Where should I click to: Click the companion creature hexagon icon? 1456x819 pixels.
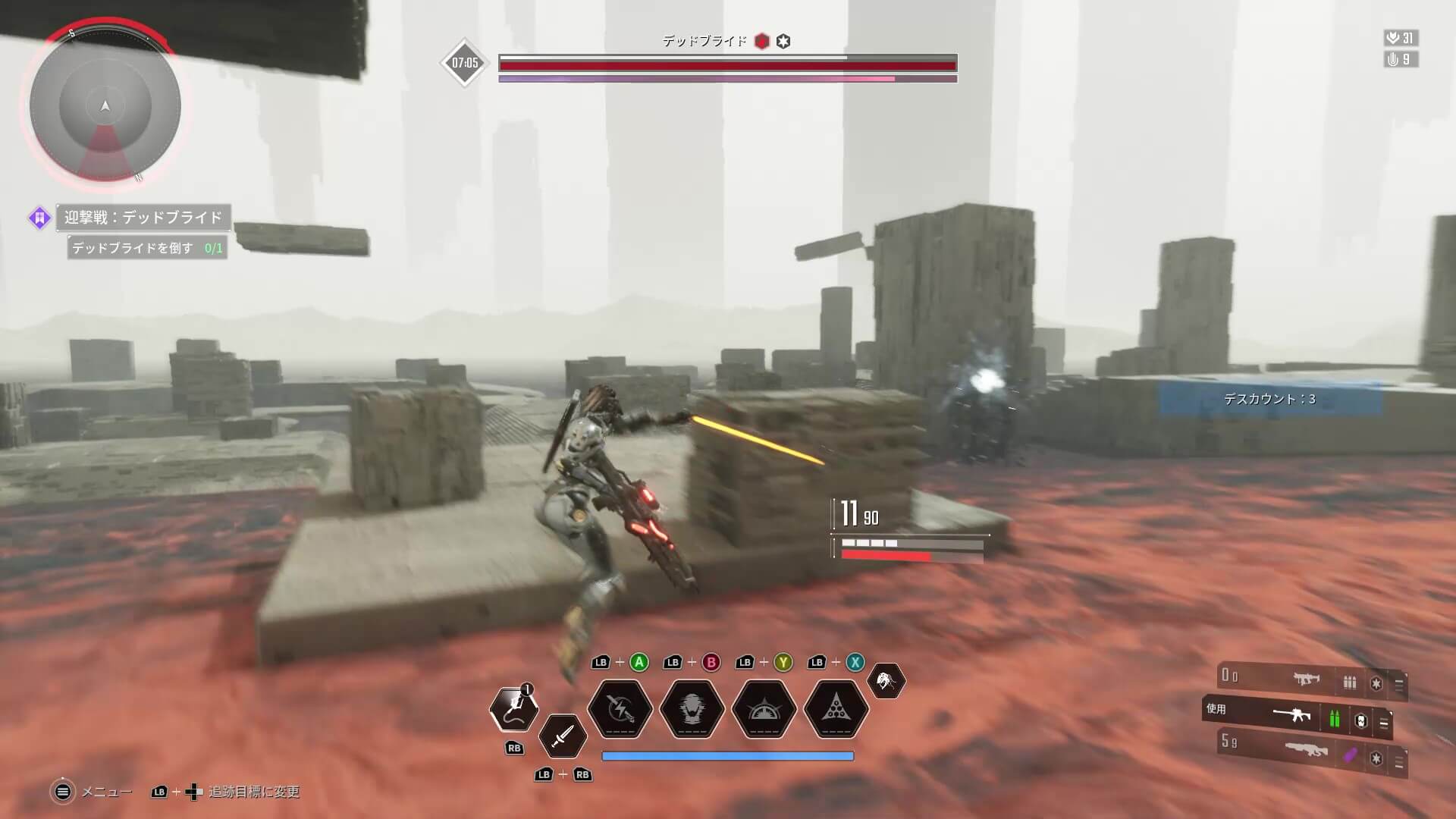point(887,681)
